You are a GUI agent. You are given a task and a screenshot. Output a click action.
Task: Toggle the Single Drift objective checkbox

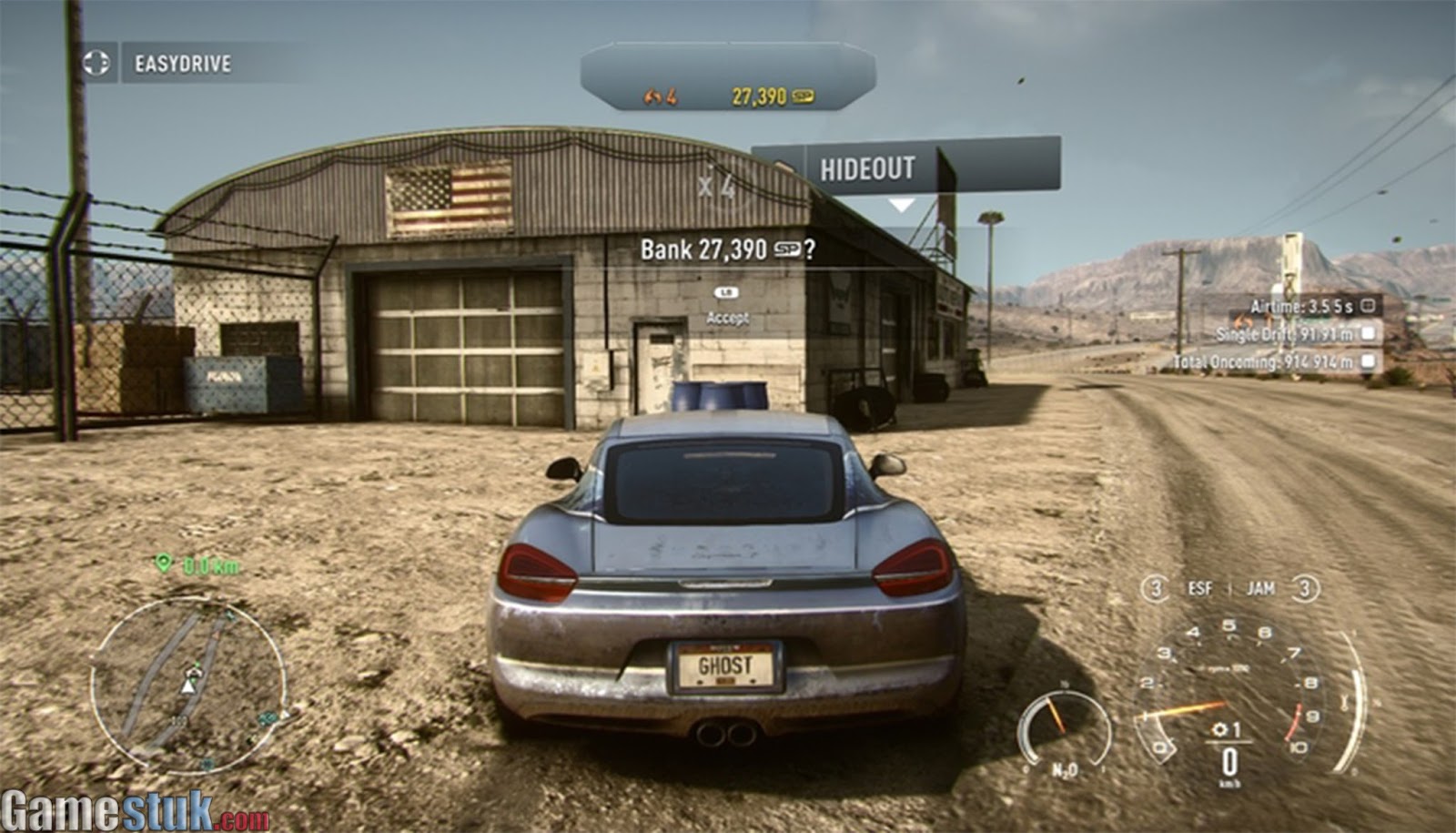1368,334
